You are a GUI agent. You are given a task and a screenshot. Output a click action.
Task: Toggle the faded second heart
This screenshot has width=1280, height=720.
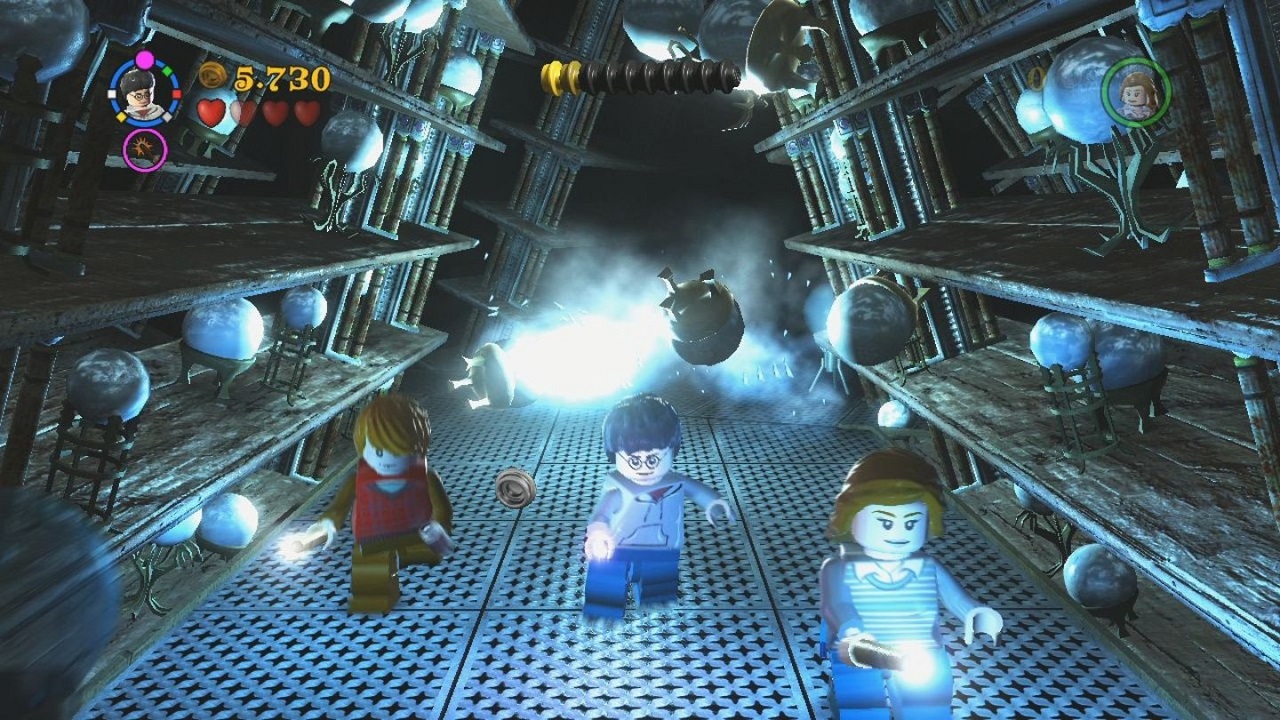pyautogui.click(x=243, y=112)
